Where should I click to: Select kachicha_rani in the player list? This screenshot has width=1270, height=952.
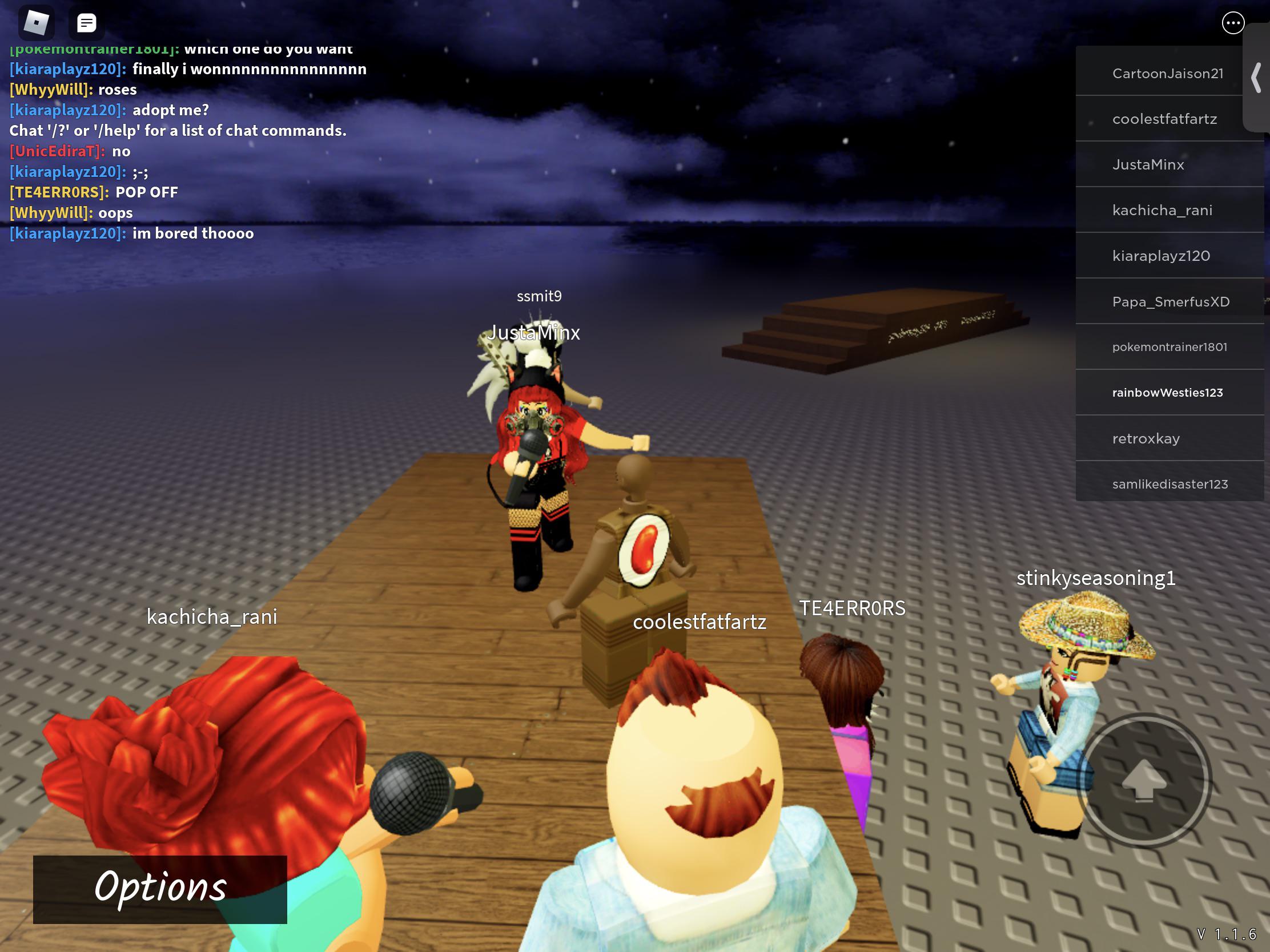pos(1169,209)
